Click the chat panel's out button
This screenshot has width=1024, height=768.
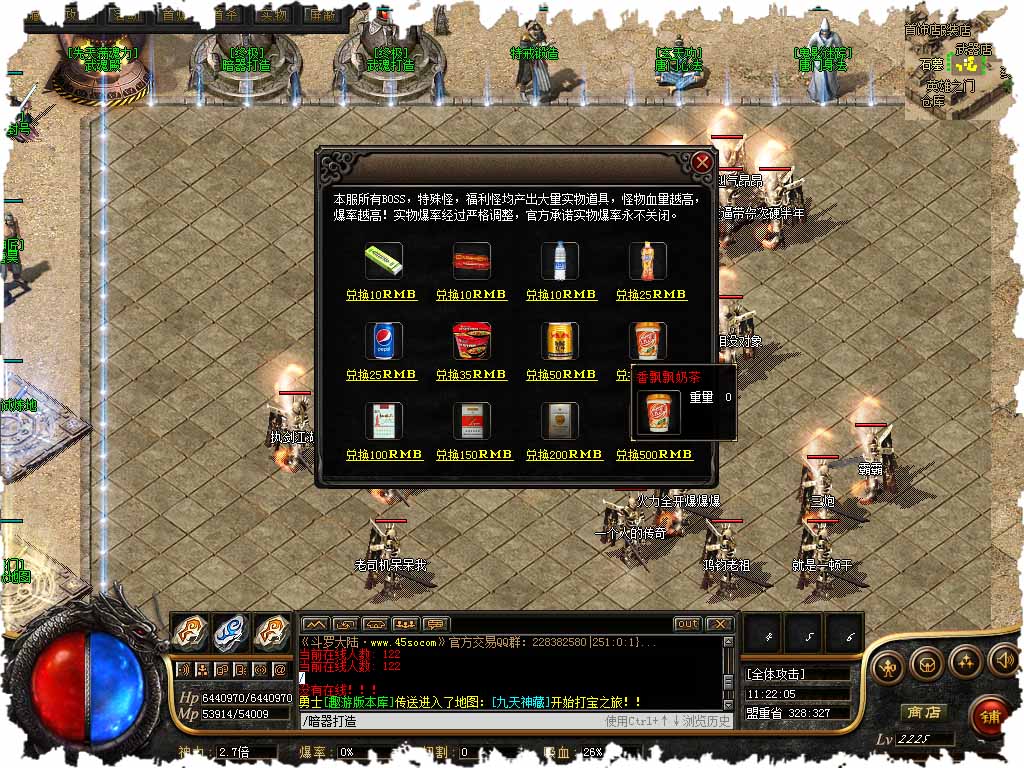[x=686, y=624]
